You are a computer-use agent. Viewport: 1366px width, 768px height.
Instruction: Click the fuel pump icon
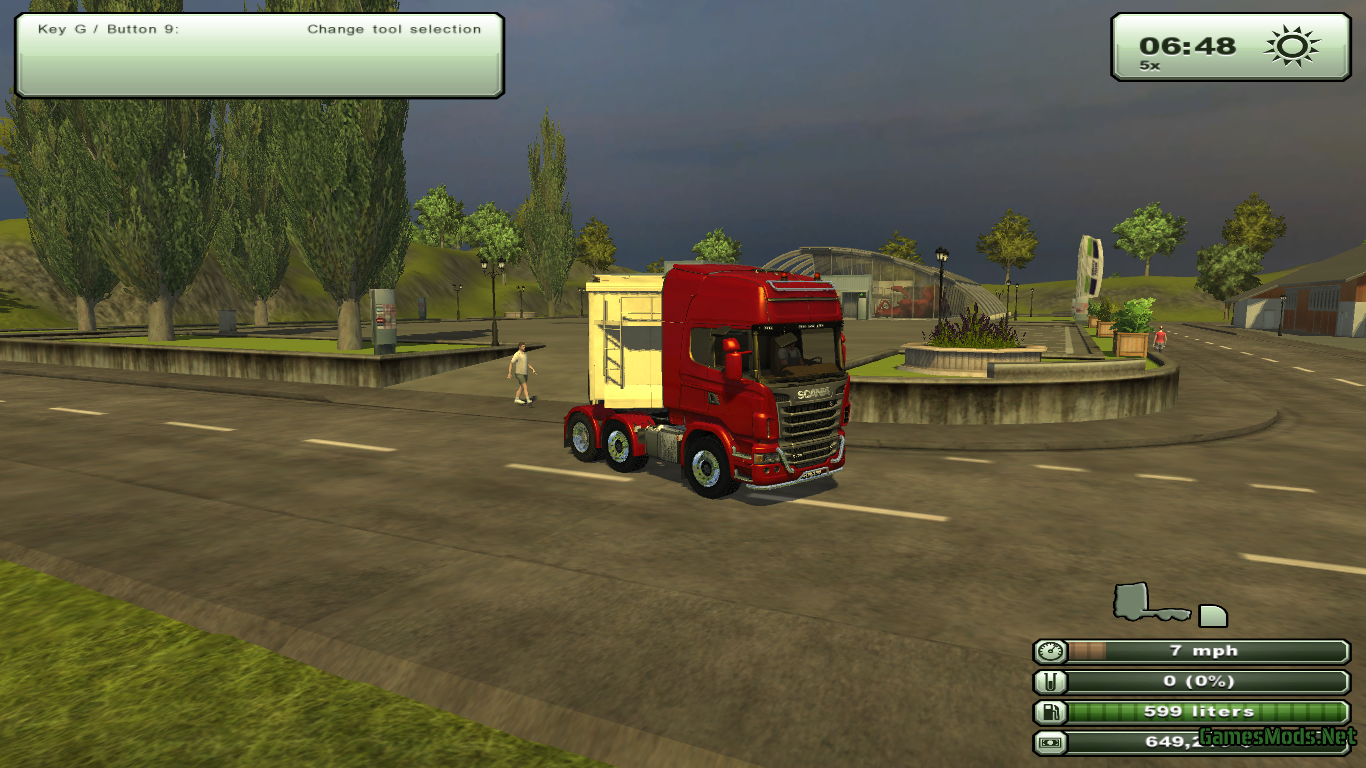point(1050,712)
